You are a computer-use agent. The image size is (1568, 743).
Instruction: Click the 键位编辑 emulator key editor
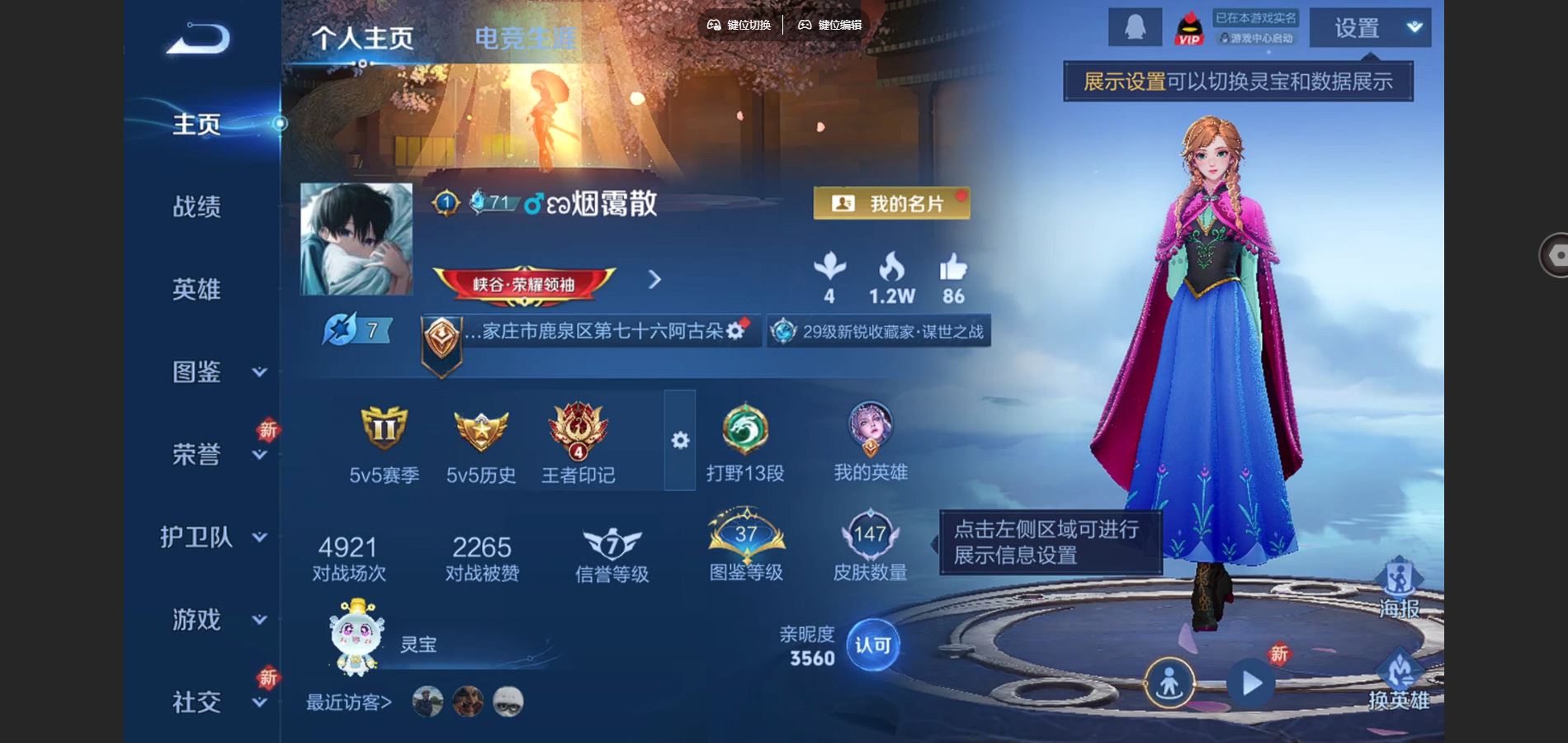829,25
